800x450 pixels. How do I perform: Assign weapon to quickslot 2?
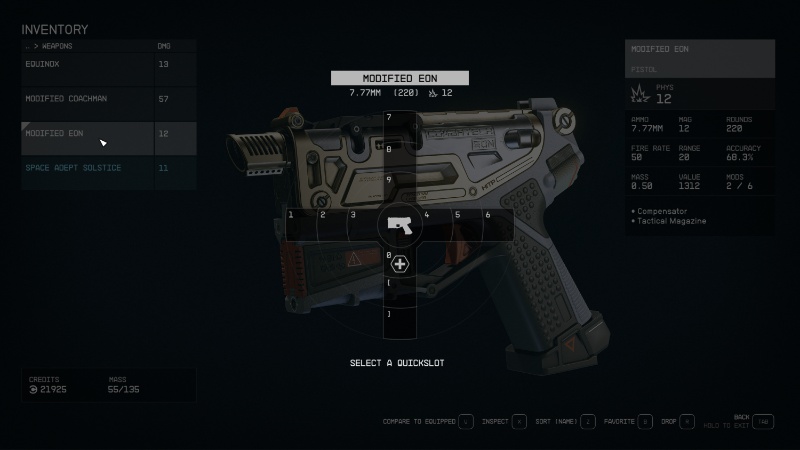click(331, 225)
